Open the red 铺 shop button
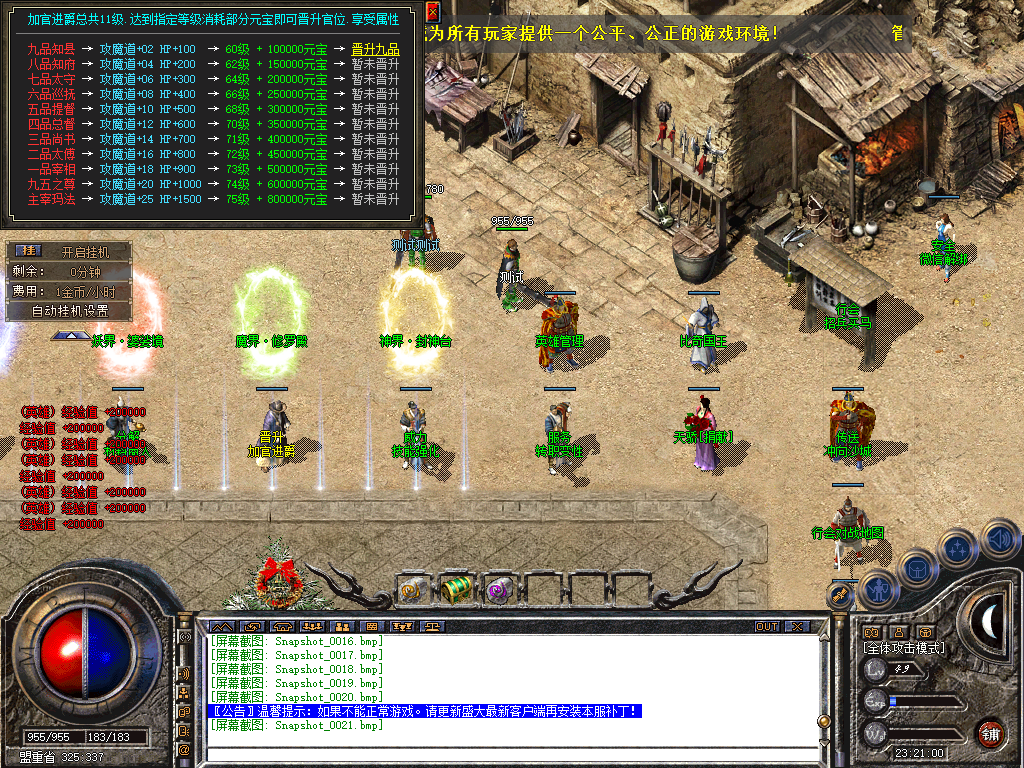Viewport: 1024px width, 768px height. pyautogui.click(x=990, y=732)
